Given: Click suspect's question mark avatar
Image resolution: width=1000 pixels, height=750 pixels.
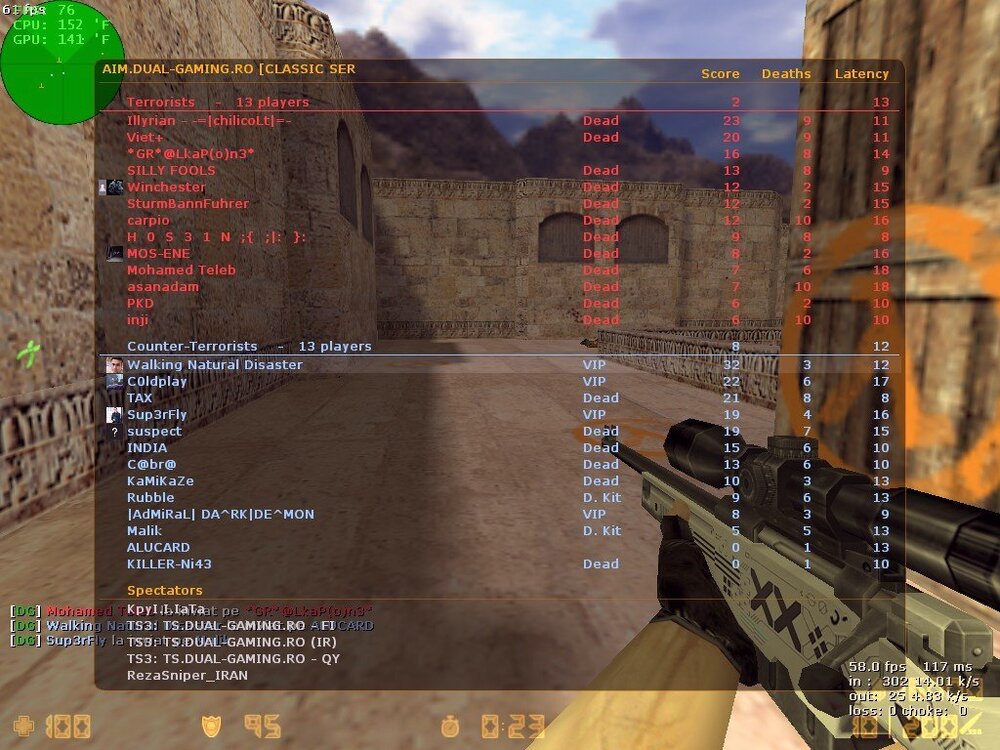Looking at the screenshot, I should [x=115, y=432].
